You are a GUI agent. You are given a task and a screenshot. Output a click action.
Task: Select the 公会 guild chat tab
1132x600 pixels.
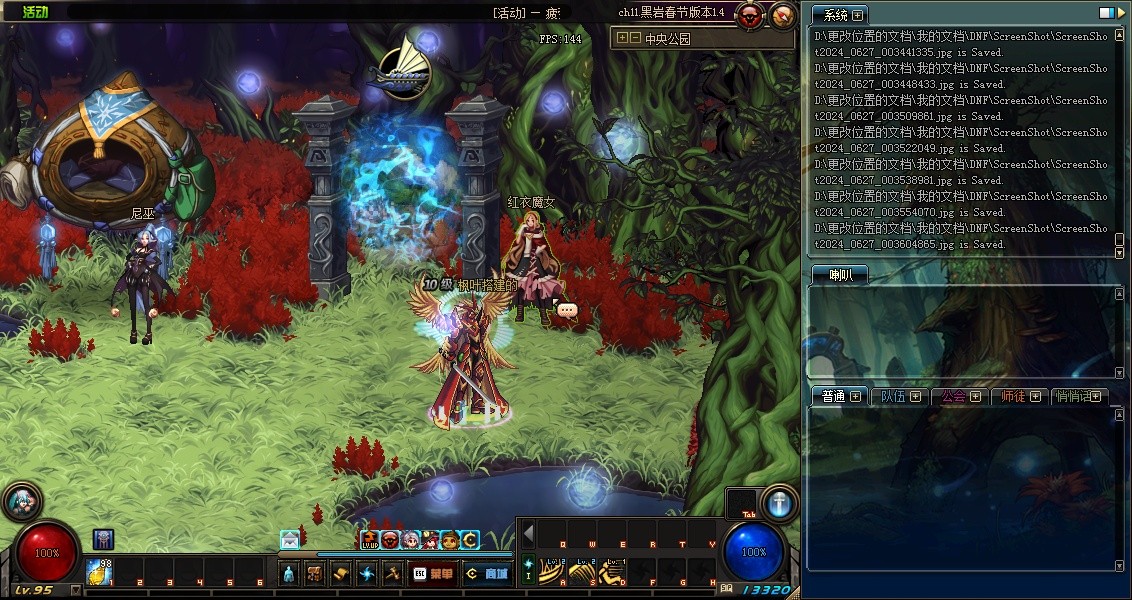tap(954, 396)
